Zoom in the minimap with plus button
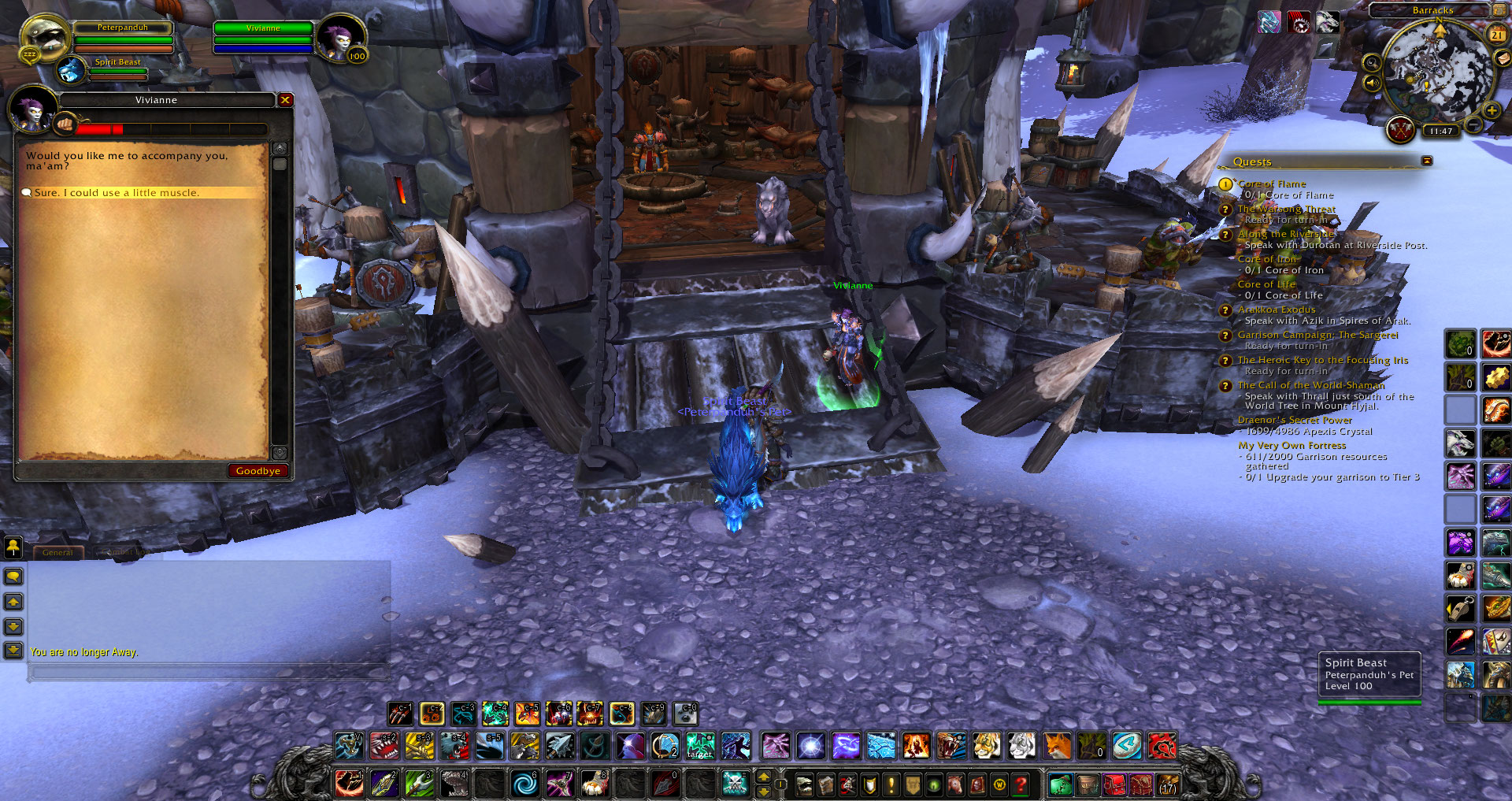Screen dimensions: 1512x801 (1492, 111)
